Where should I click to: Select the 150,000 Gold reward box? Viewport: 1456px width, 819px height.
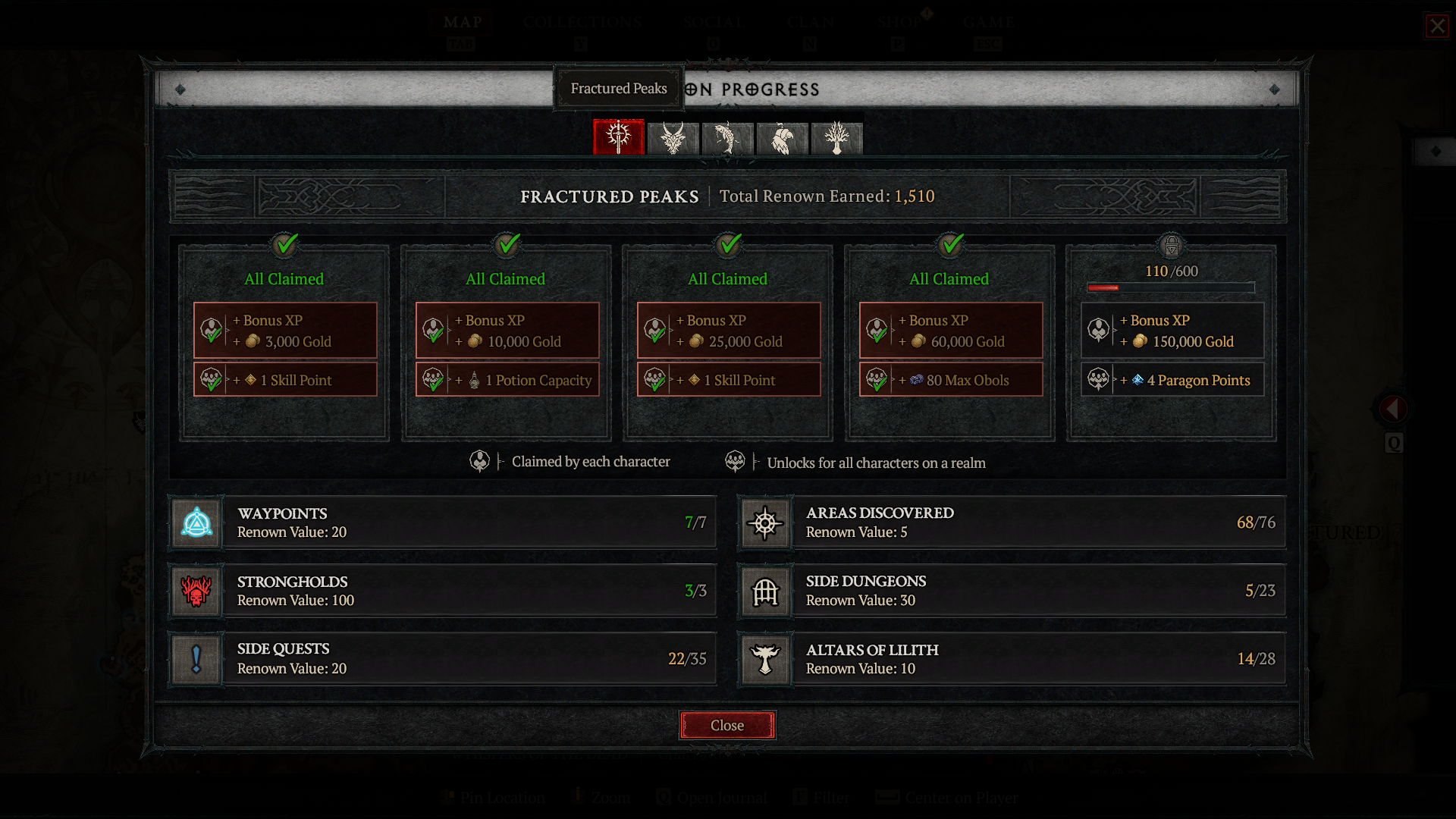1172,331
